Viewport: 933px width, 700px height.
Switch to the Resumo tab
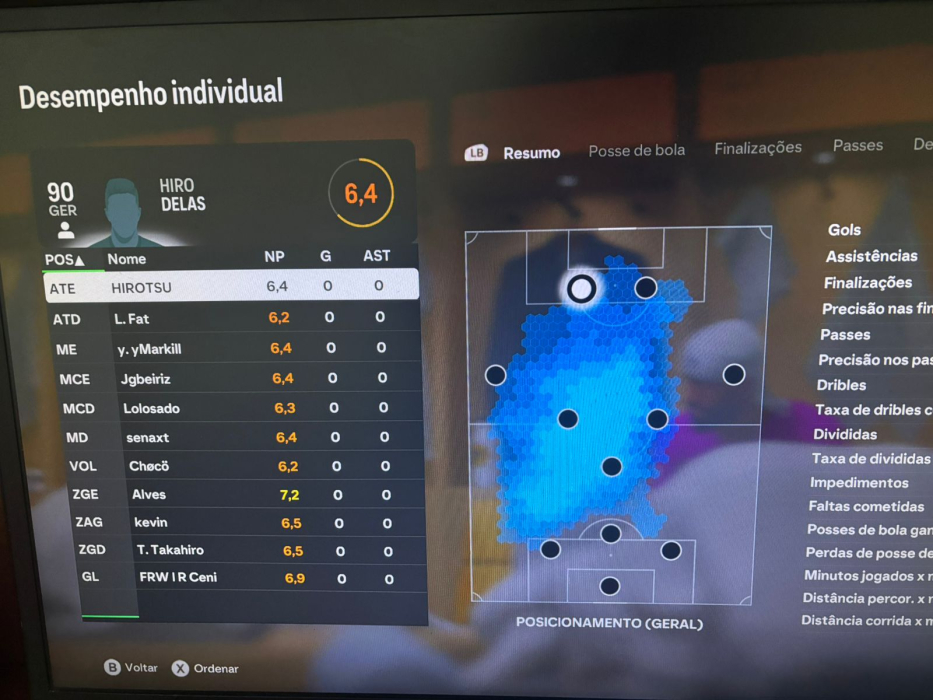click(x=531, y=153)
